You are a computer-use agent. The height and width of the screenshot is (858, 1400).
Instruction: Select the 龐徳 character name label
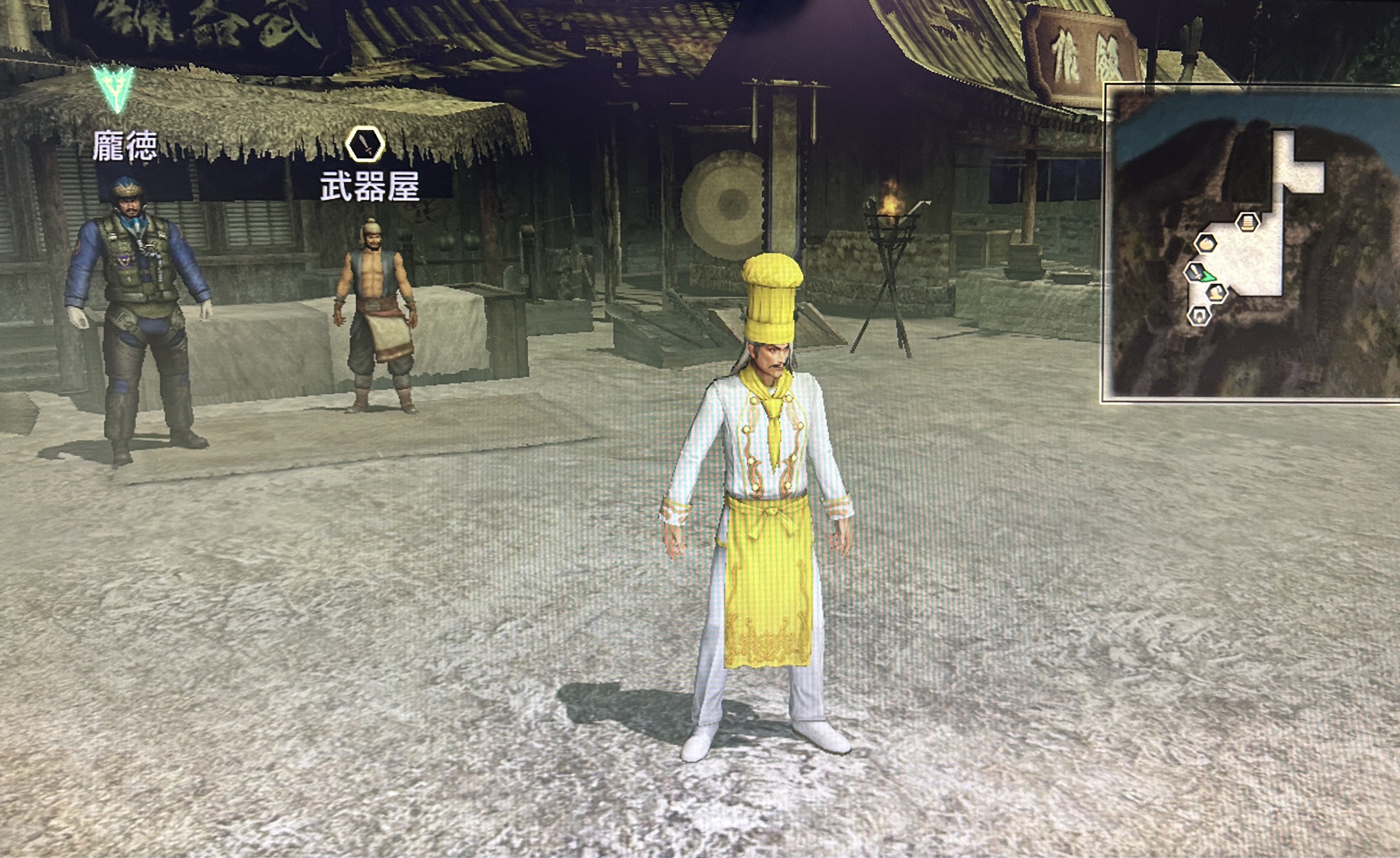[125, 146]
